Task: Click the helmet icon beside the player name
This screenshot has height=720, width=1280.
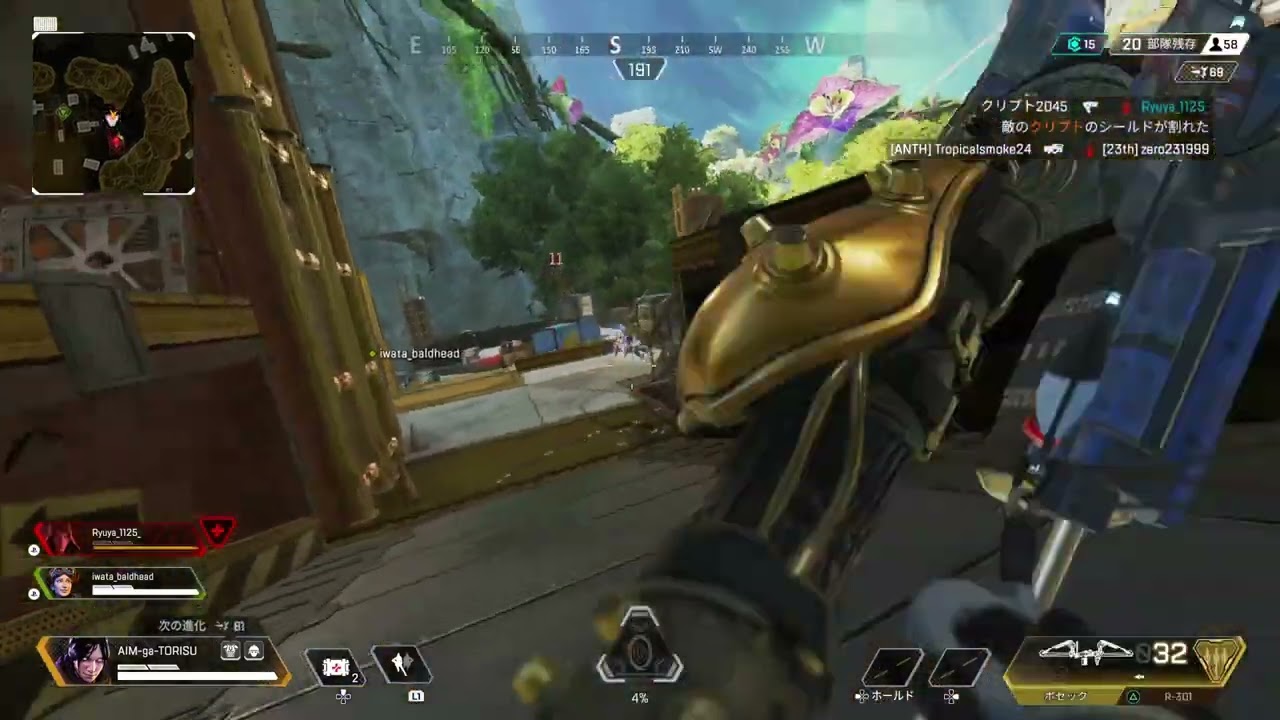Action: point(253,651)
